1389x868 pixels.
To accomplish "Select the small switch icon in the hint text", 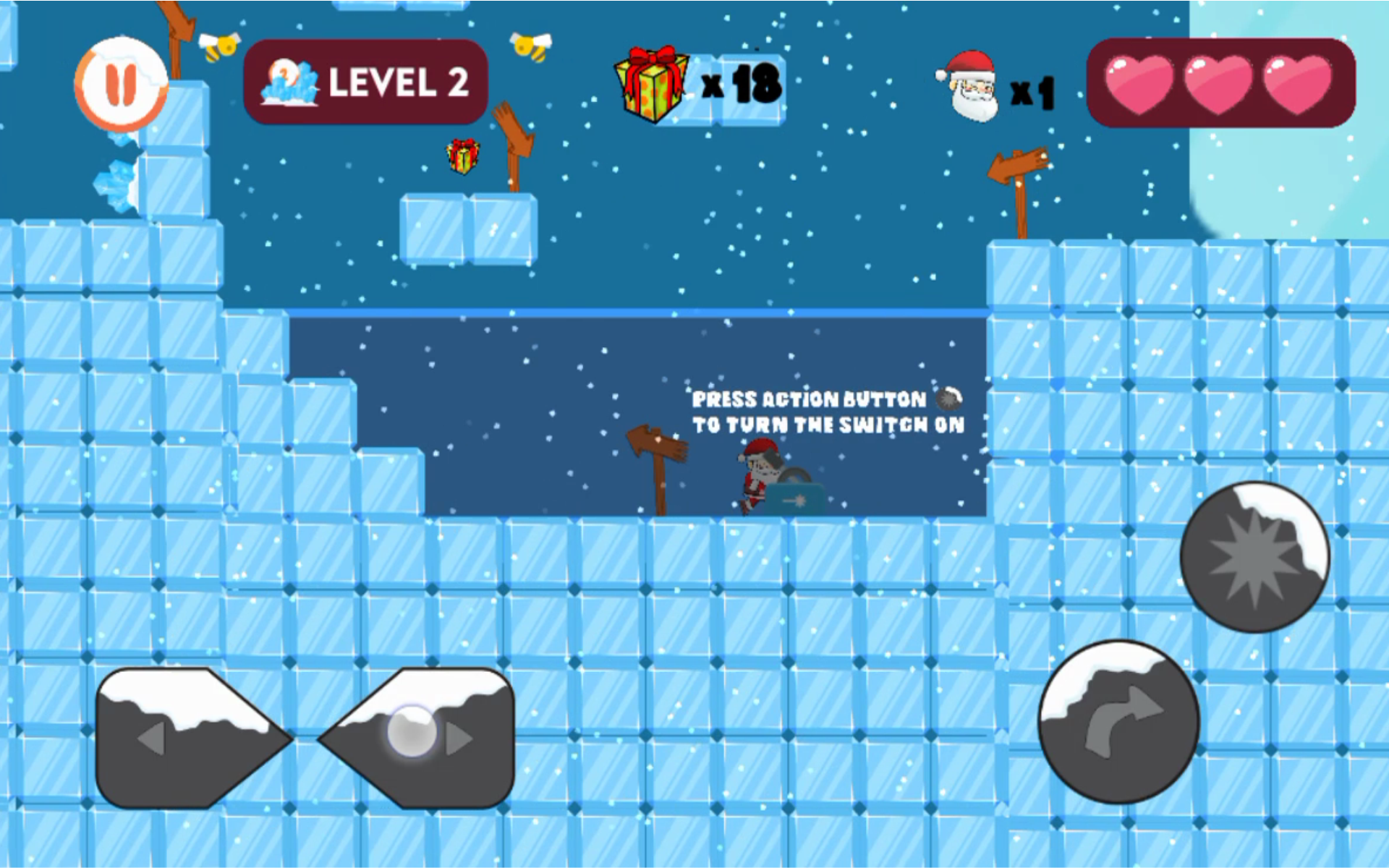I will point(948,399).
